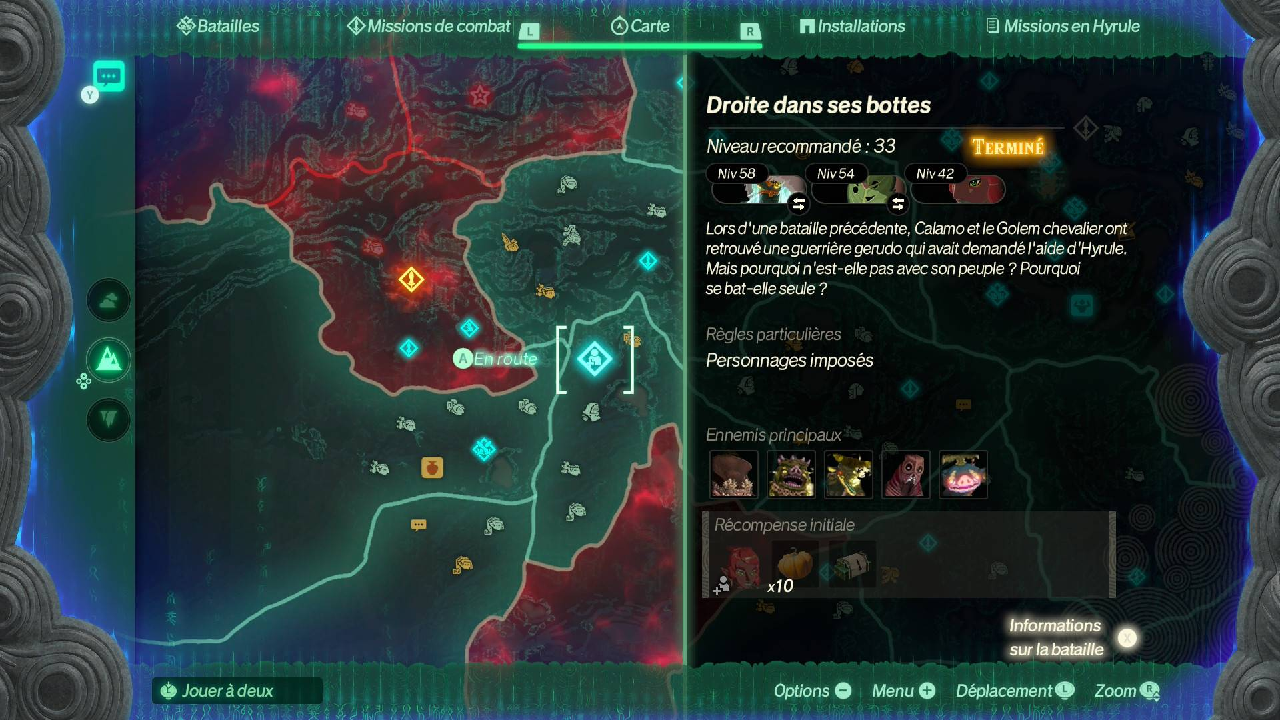Select the Niv 42 Gerudo character portrait
The width and height of the screenshot is (1280, 720).
point(958,187)
